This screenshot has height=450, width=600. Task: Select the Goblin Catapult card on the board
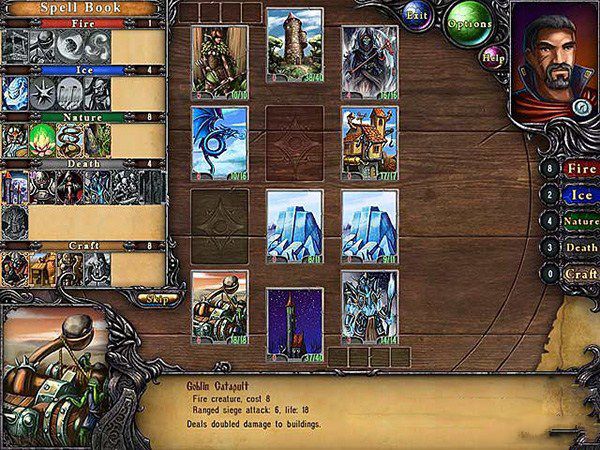219,307
